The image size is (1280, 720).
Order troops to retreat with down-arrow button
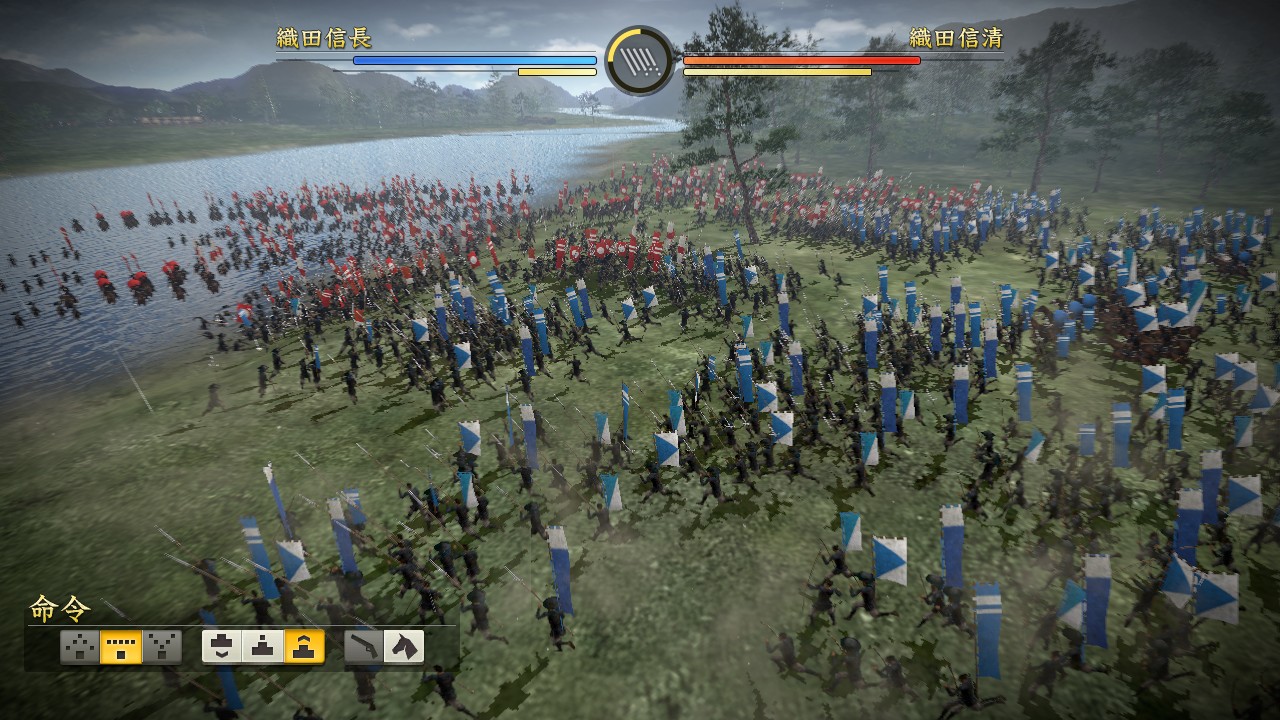coord(222,647)
